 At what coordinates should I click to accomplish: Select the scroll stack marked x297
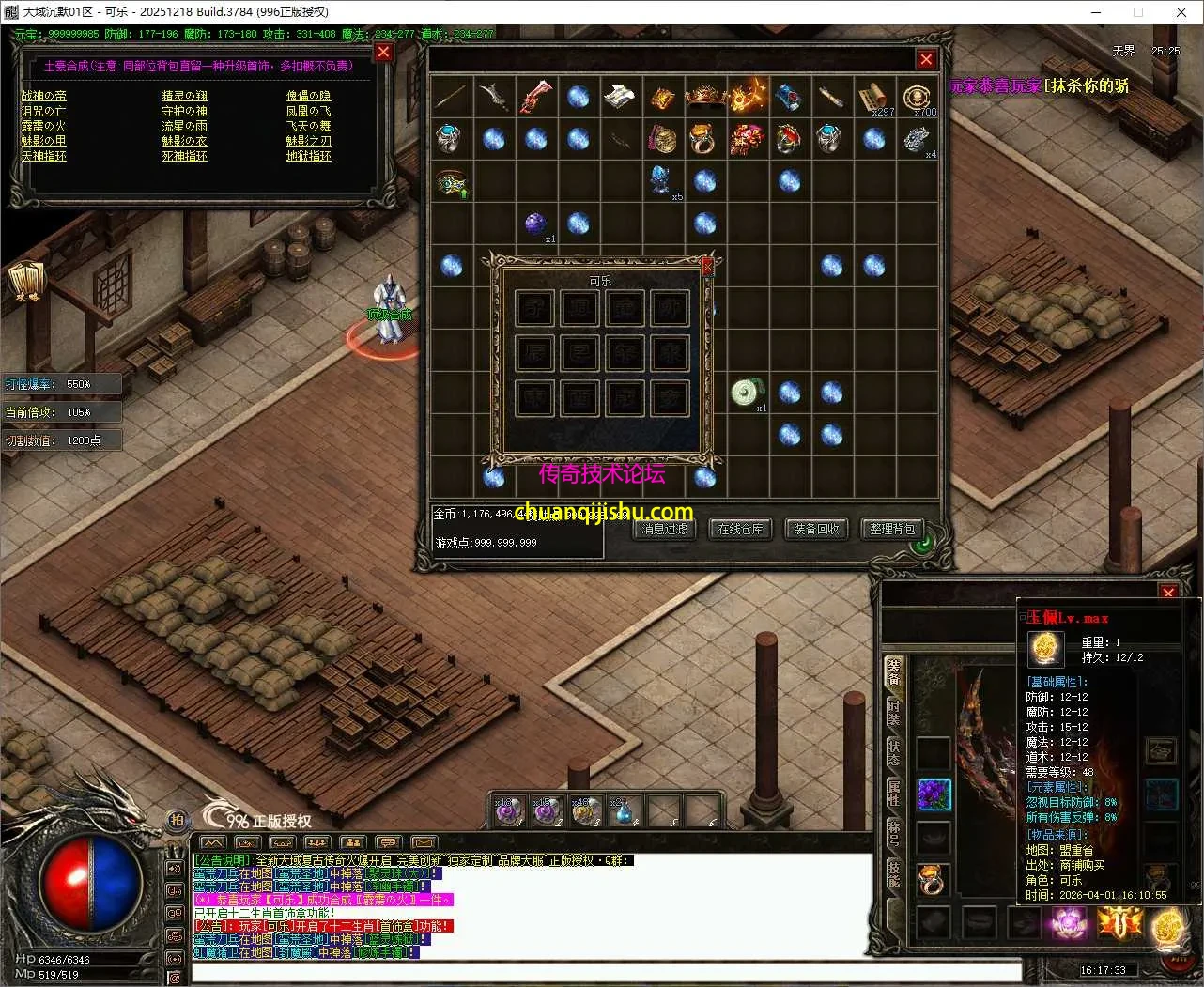[x=874, y=97]
